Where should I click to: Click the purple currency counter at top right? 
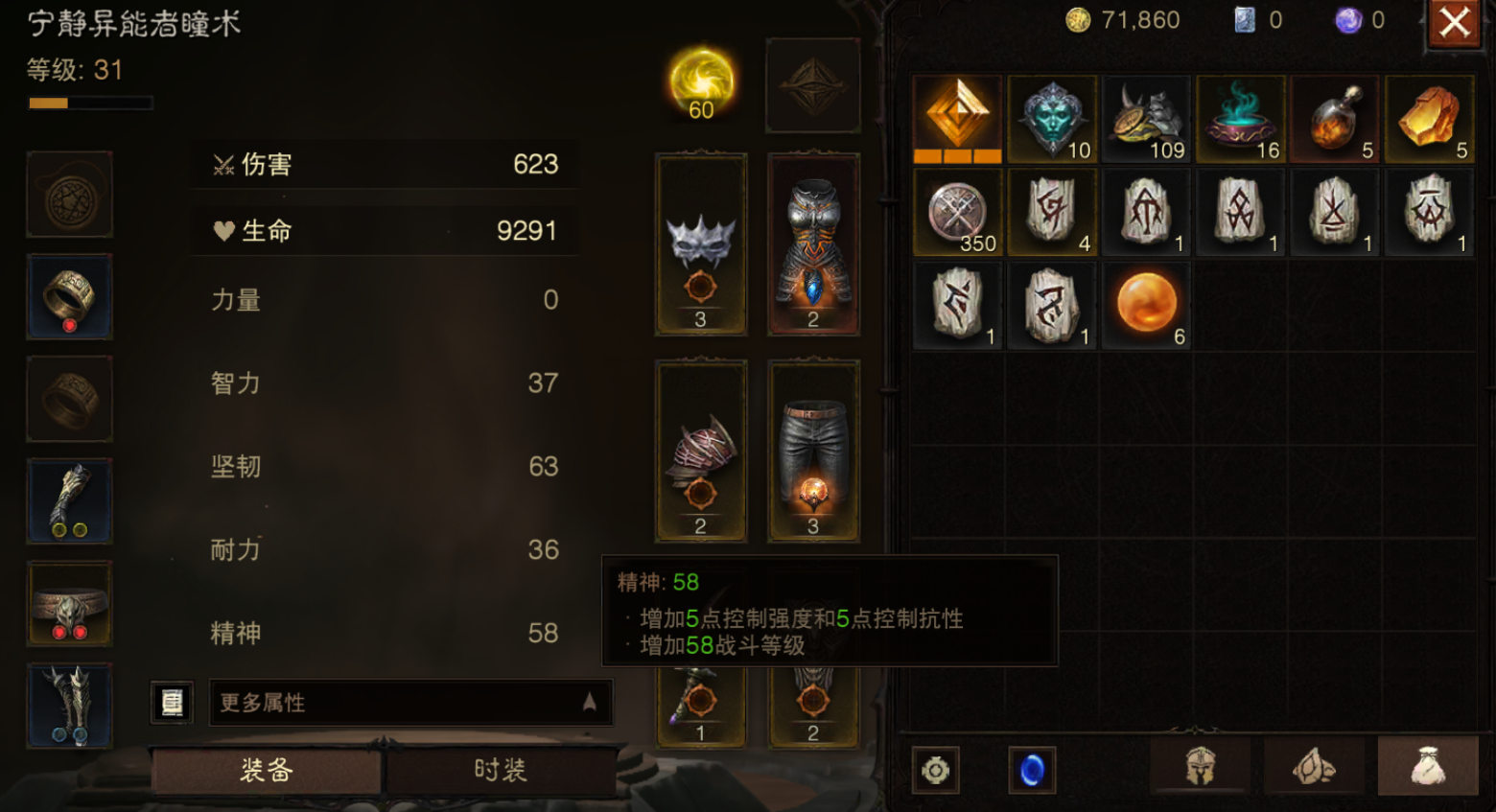click(1352, 19)
